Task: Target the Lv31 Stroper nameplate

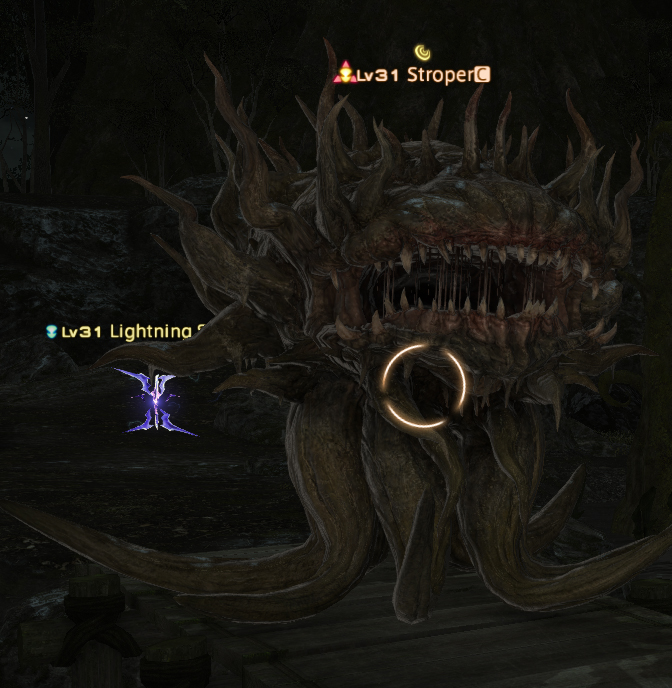Action: 414,75
